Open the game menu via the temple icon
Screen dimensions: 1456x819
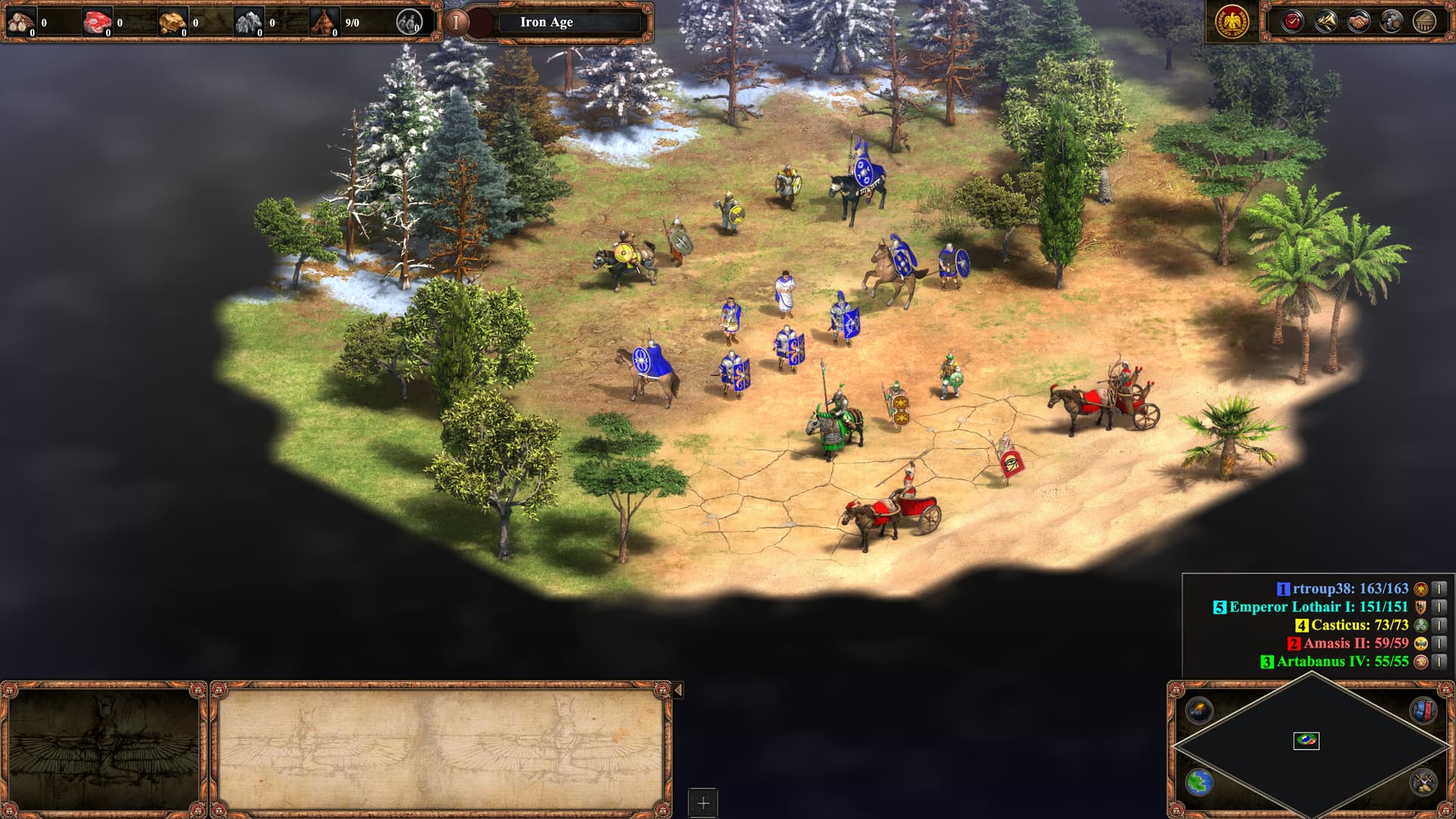pyautogui.click(x=1426, y=20)
